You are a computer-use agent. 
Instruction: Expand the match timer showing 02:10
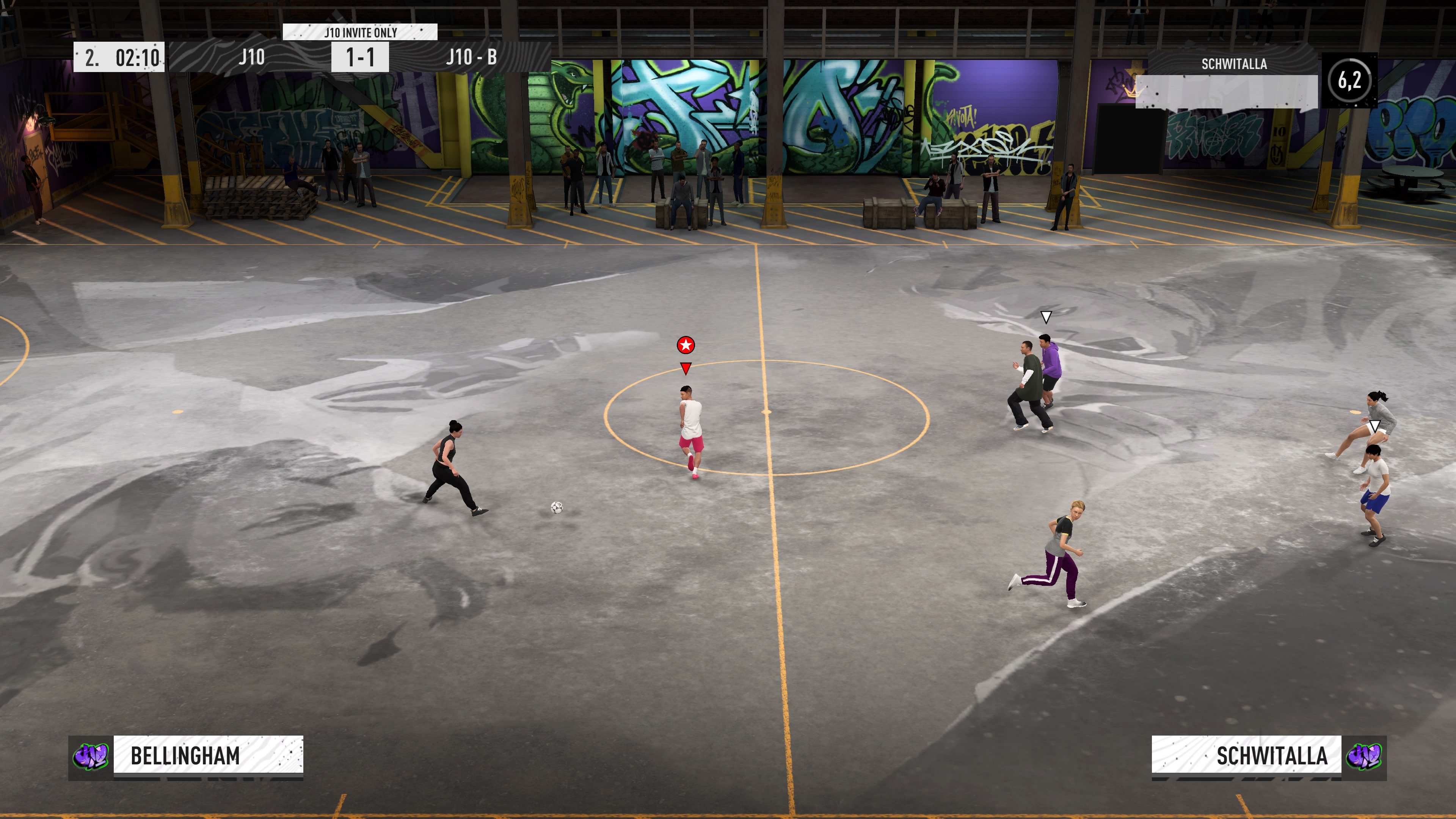138,56
